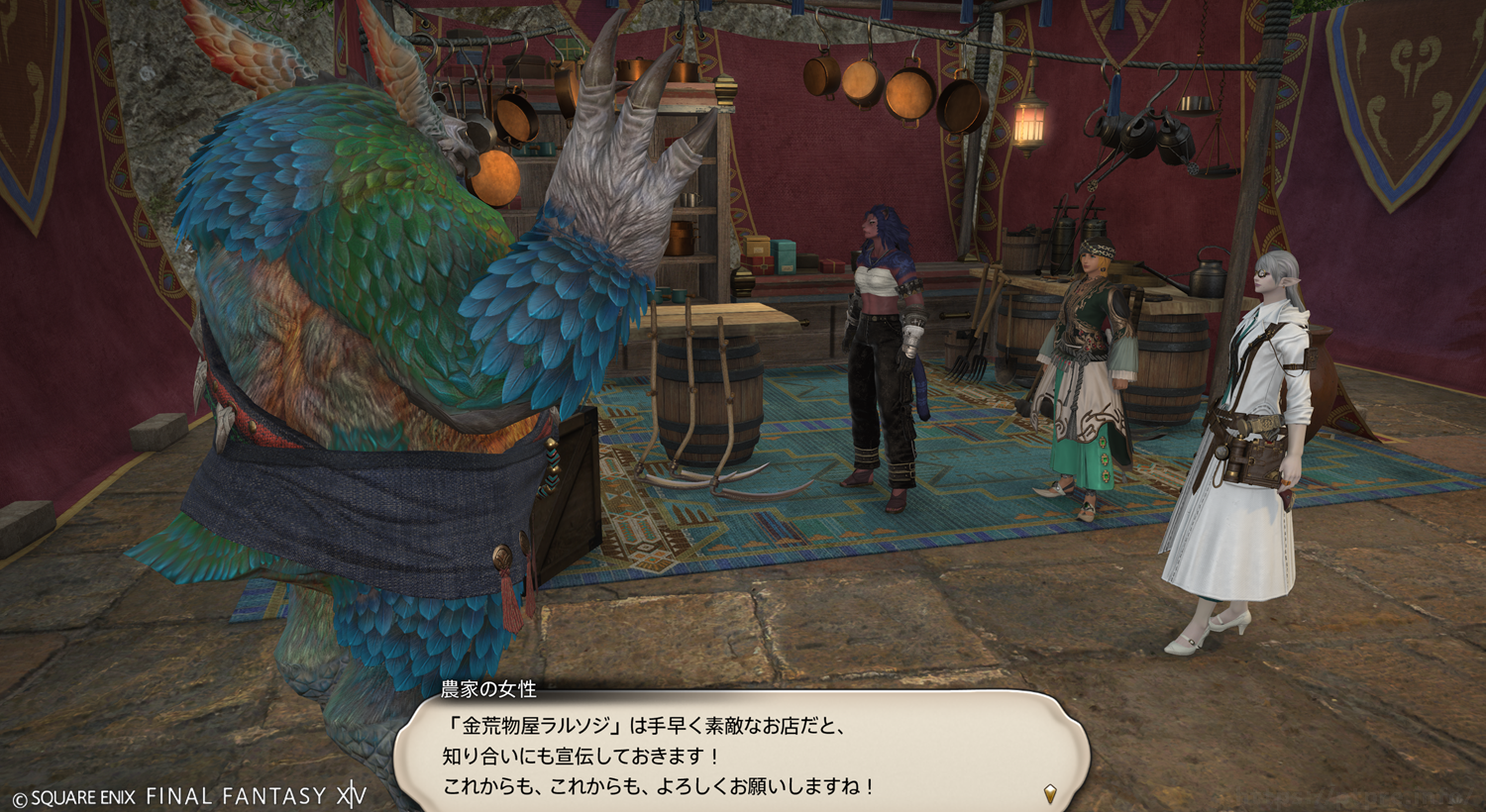Click the dialogue continue arrow marker
Viewport: 1486px width, 812px height.
(1050, 793)
